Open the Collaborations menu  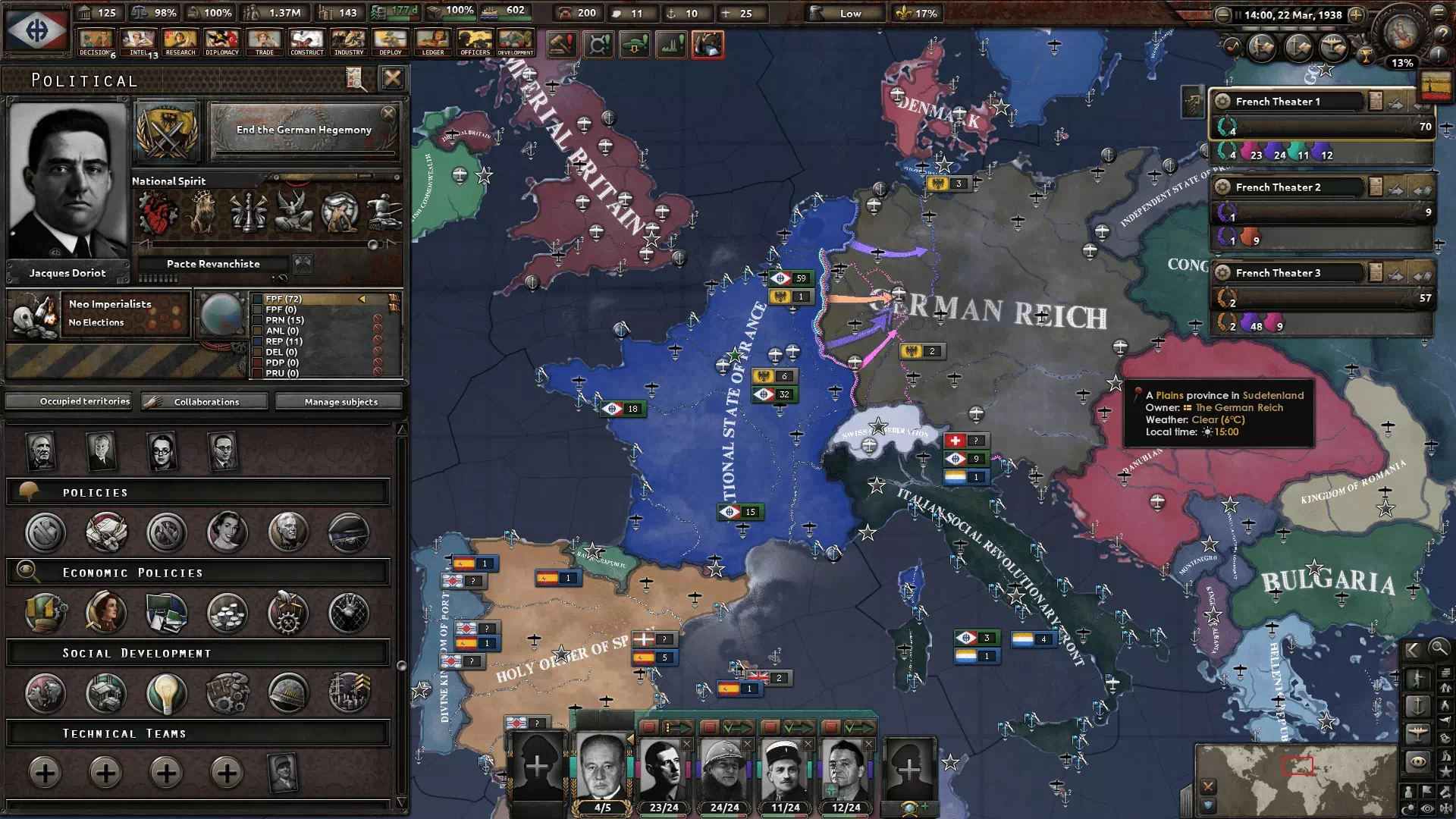click(206, 401)
